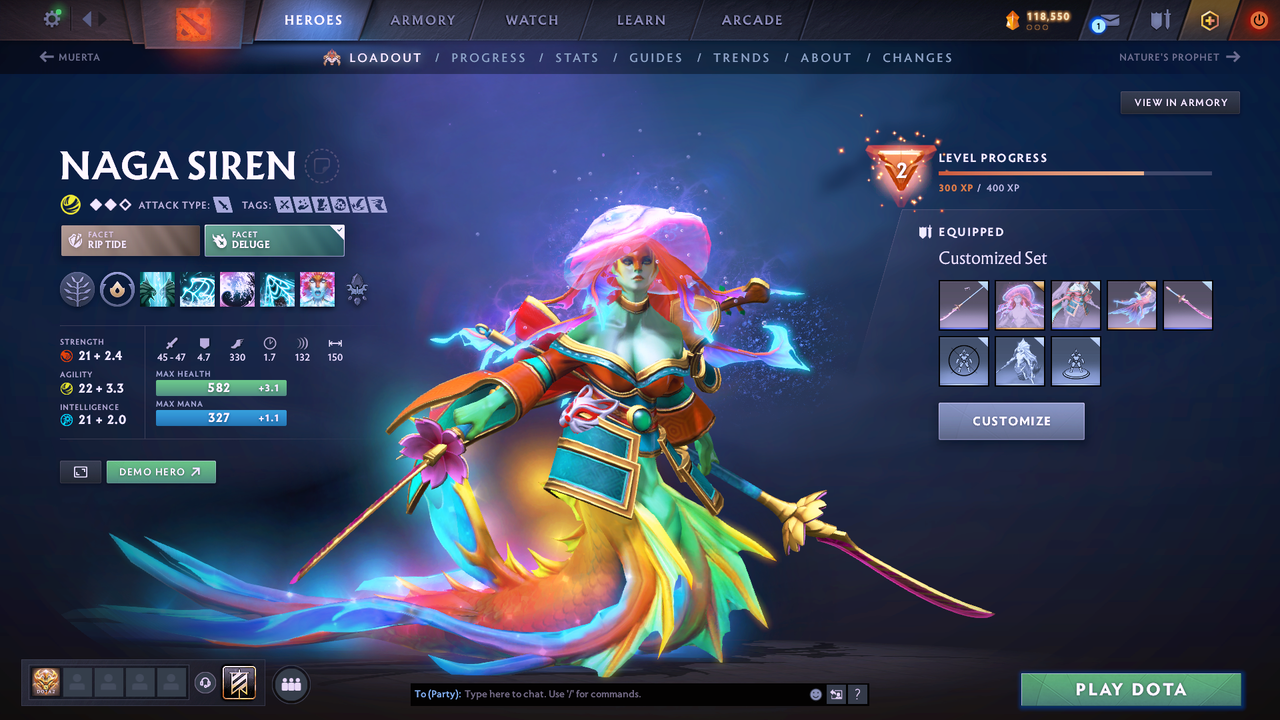Open the friends list icon near party slots
The height and width of the screenshot is (720, 1280).
pos(289,683)
